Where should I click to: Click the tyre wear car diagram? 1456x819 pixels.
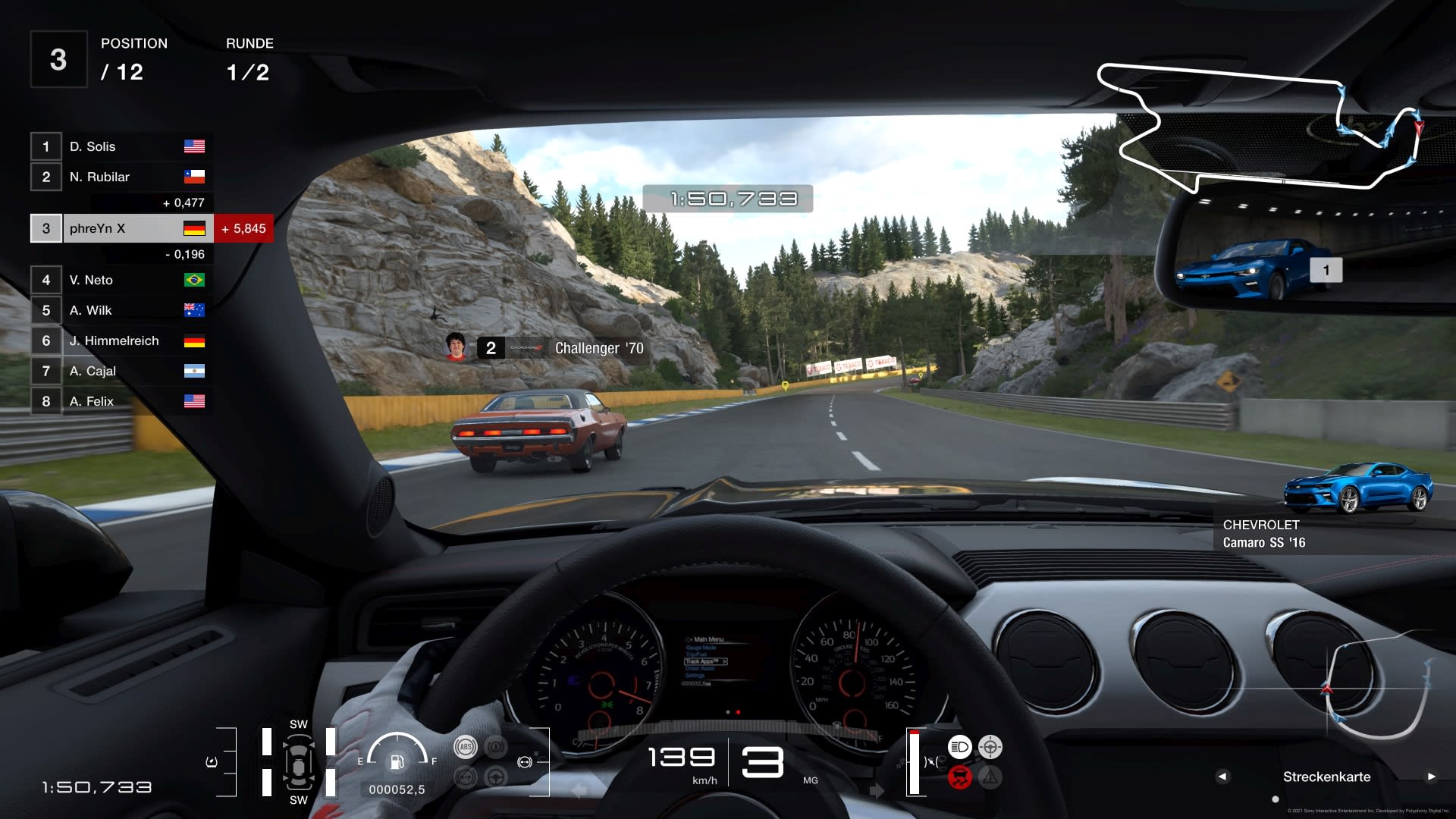point(299,761)
